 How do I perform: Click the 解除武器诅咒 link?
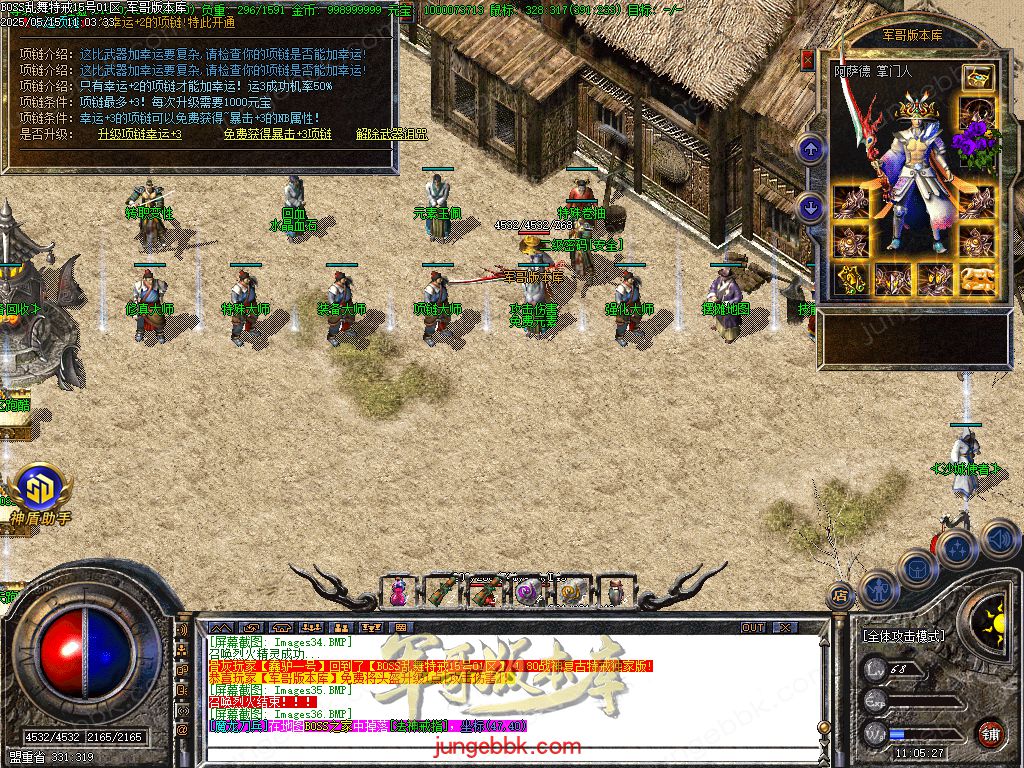click(x=391, y=134)
